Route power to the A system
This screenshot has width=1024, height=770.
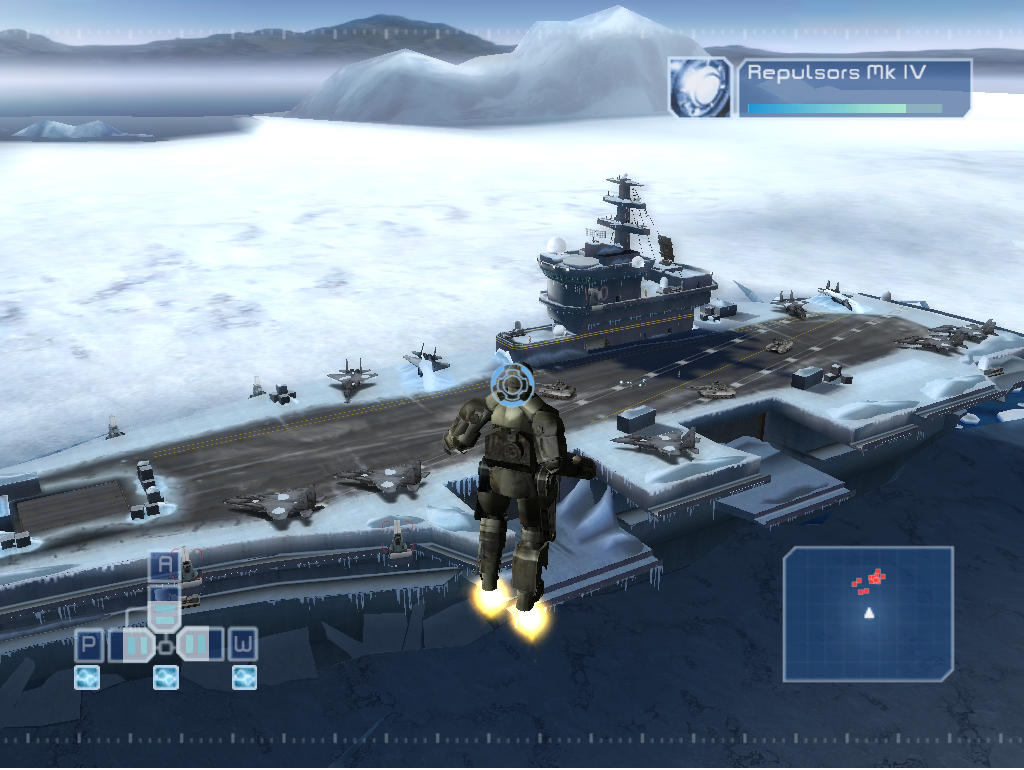[165, 566]
